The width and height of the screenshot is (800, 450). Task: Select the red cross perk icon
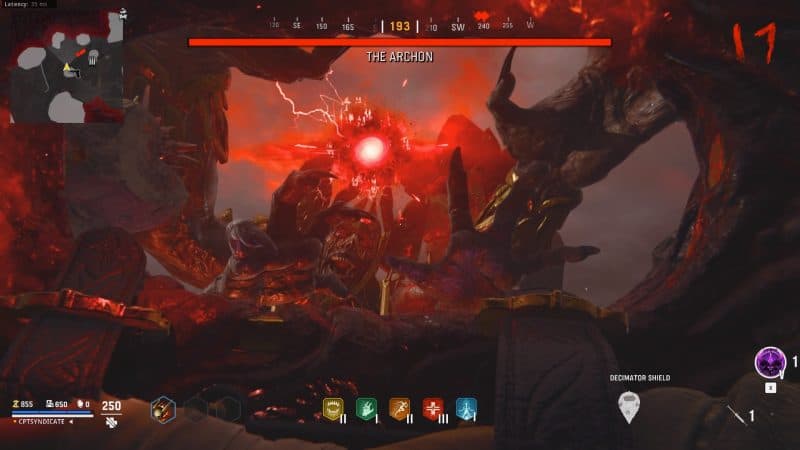point(433,408)
